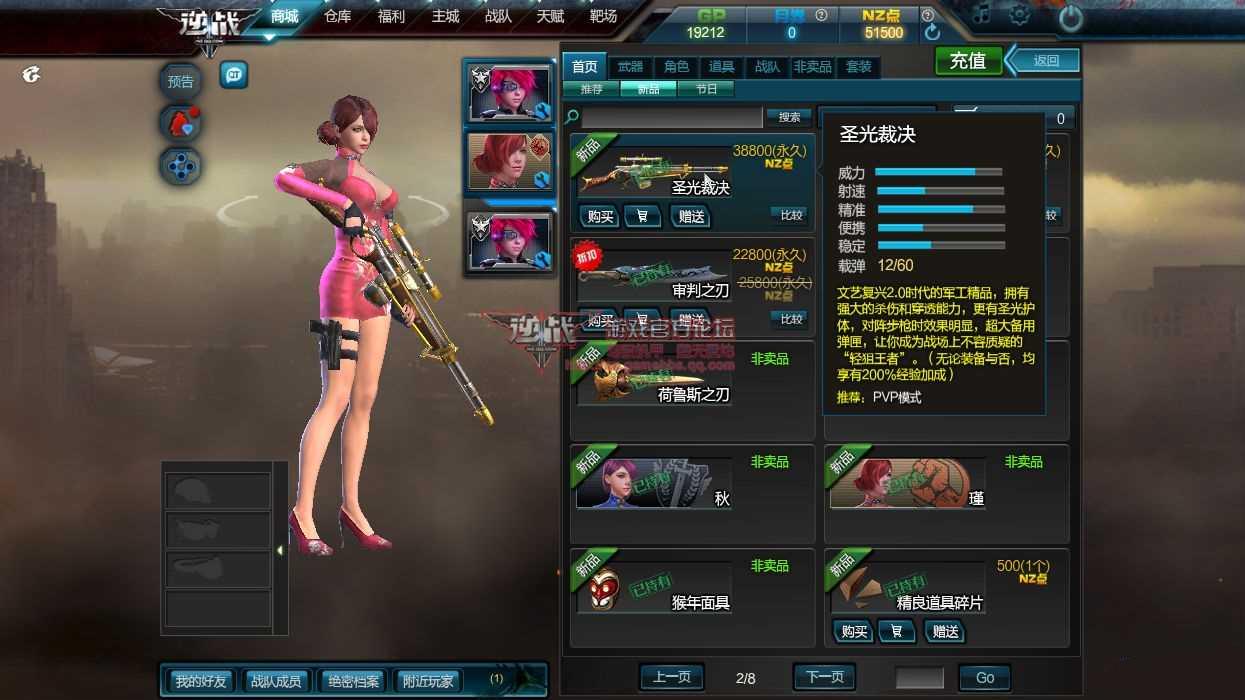
Task: Gift the 圣光裁决 weapon with 赠送
Action: 690,216
